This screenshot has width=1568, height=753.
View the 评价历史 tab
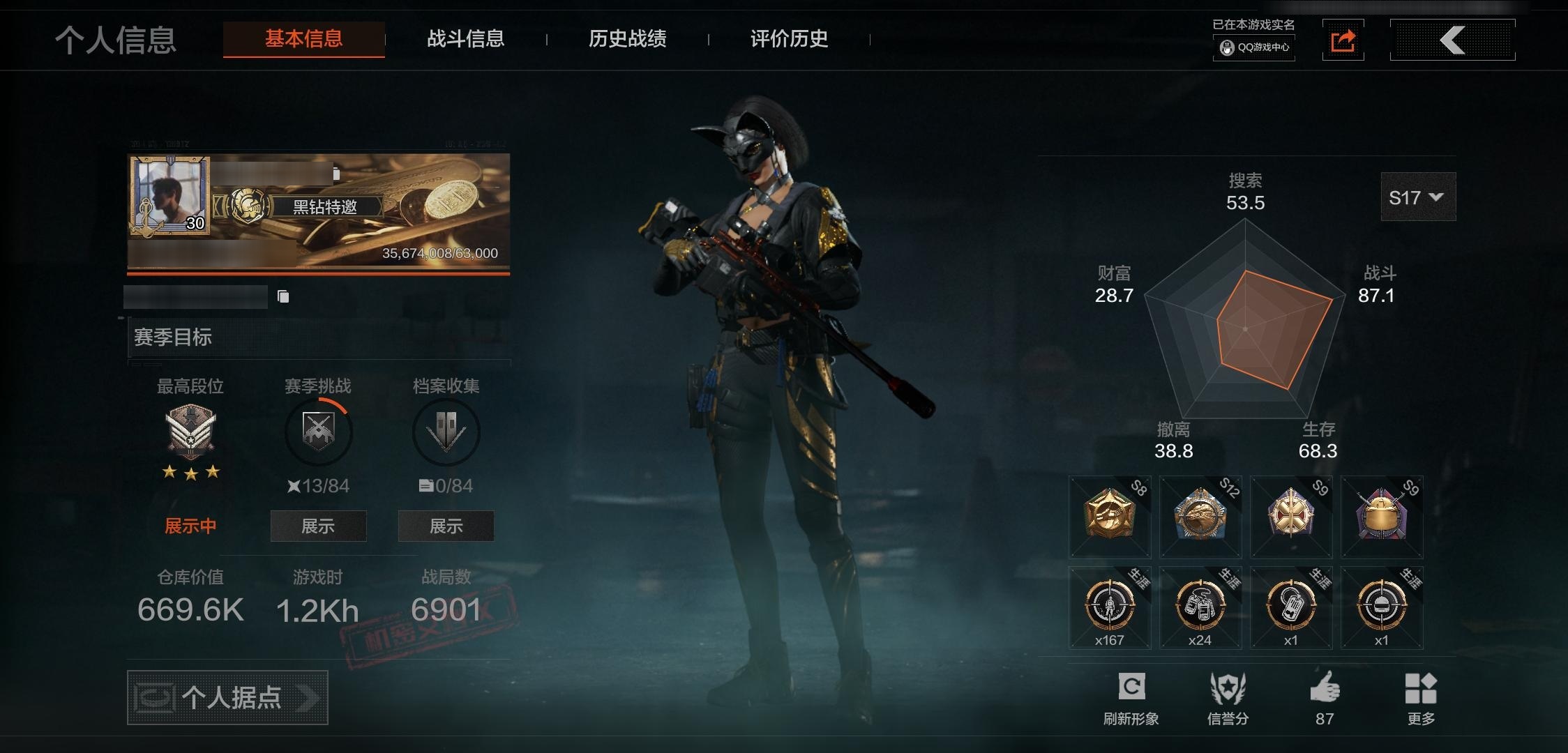coord(789,39)
